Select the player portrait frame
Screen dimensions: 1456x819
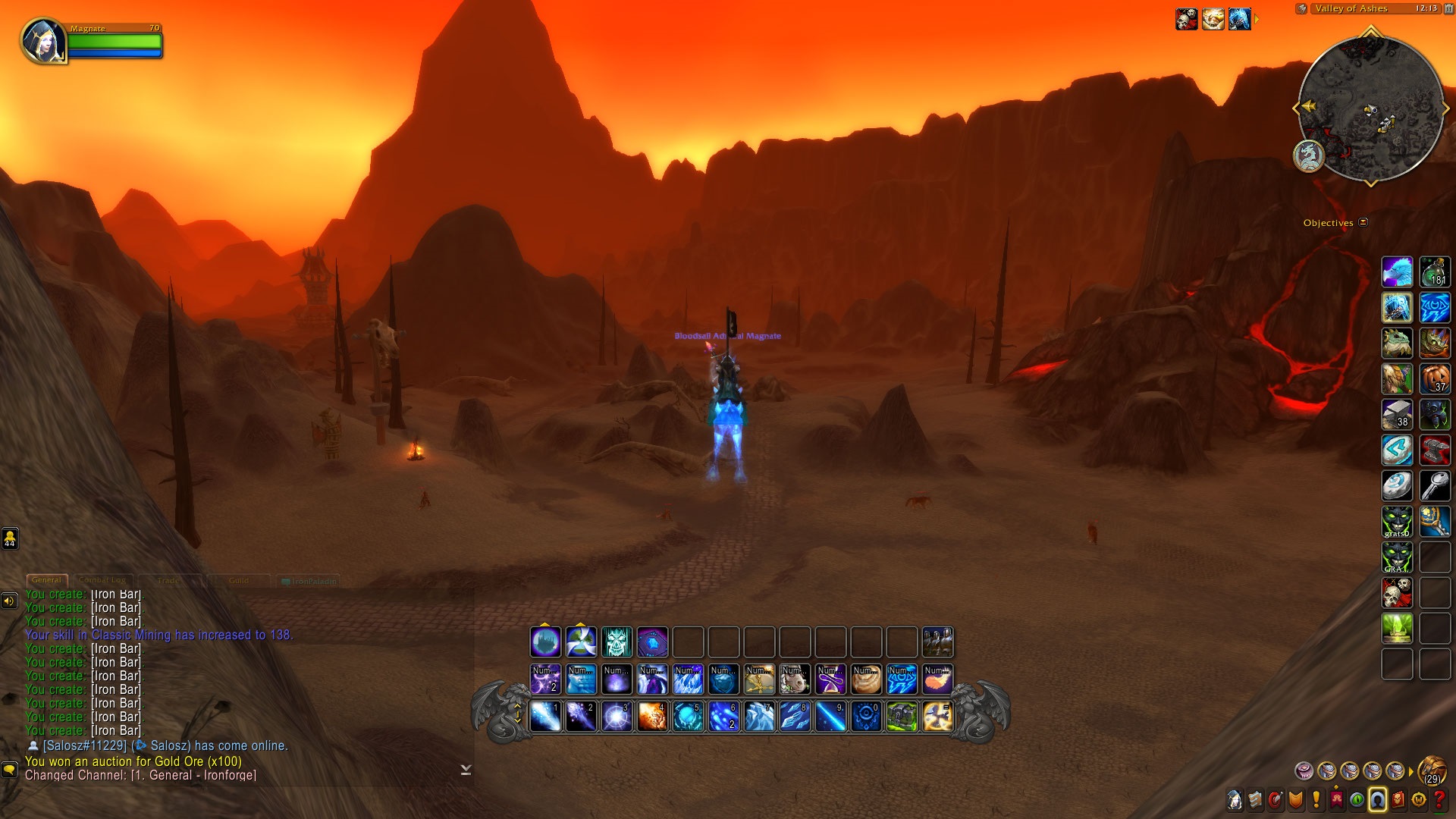[x=43, y=41]
